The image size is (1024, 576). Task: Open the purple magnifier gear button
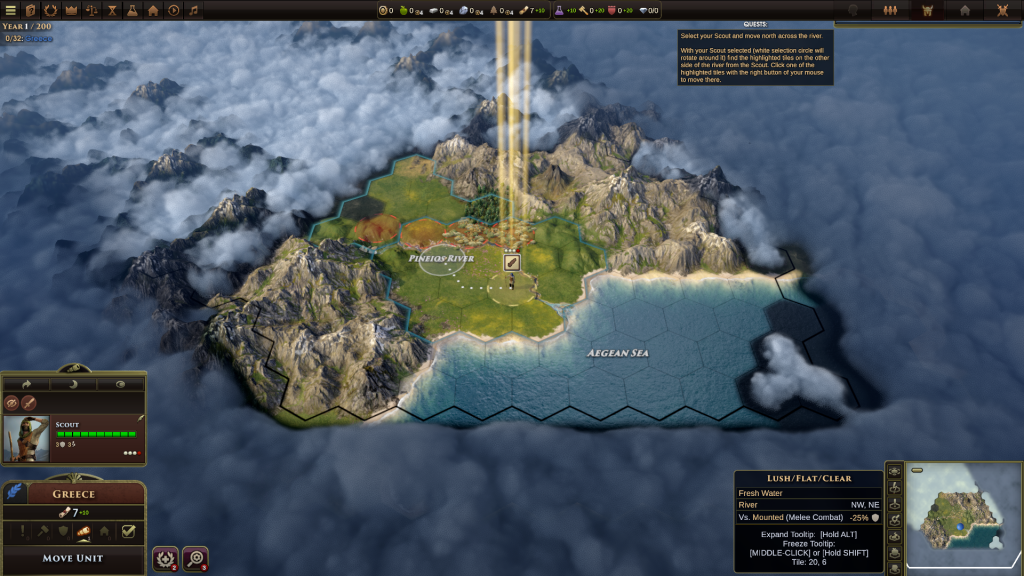coord(195,557)
